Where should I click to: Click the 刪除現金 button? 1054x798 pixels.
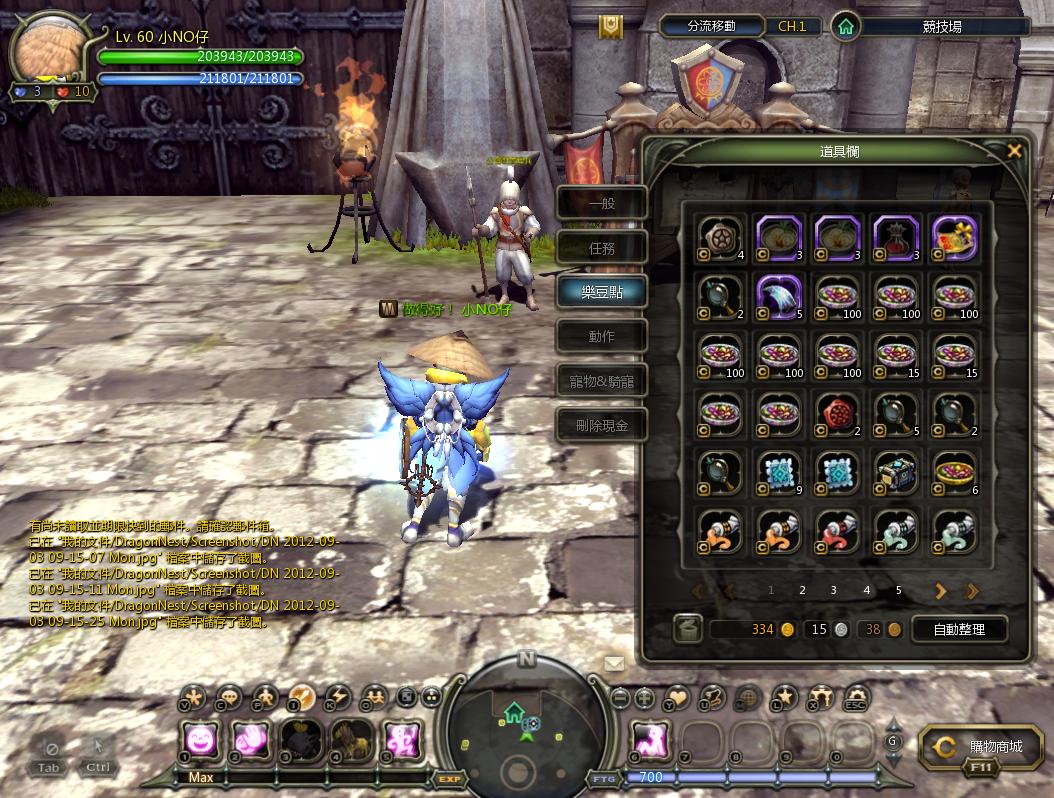point(602,425)
